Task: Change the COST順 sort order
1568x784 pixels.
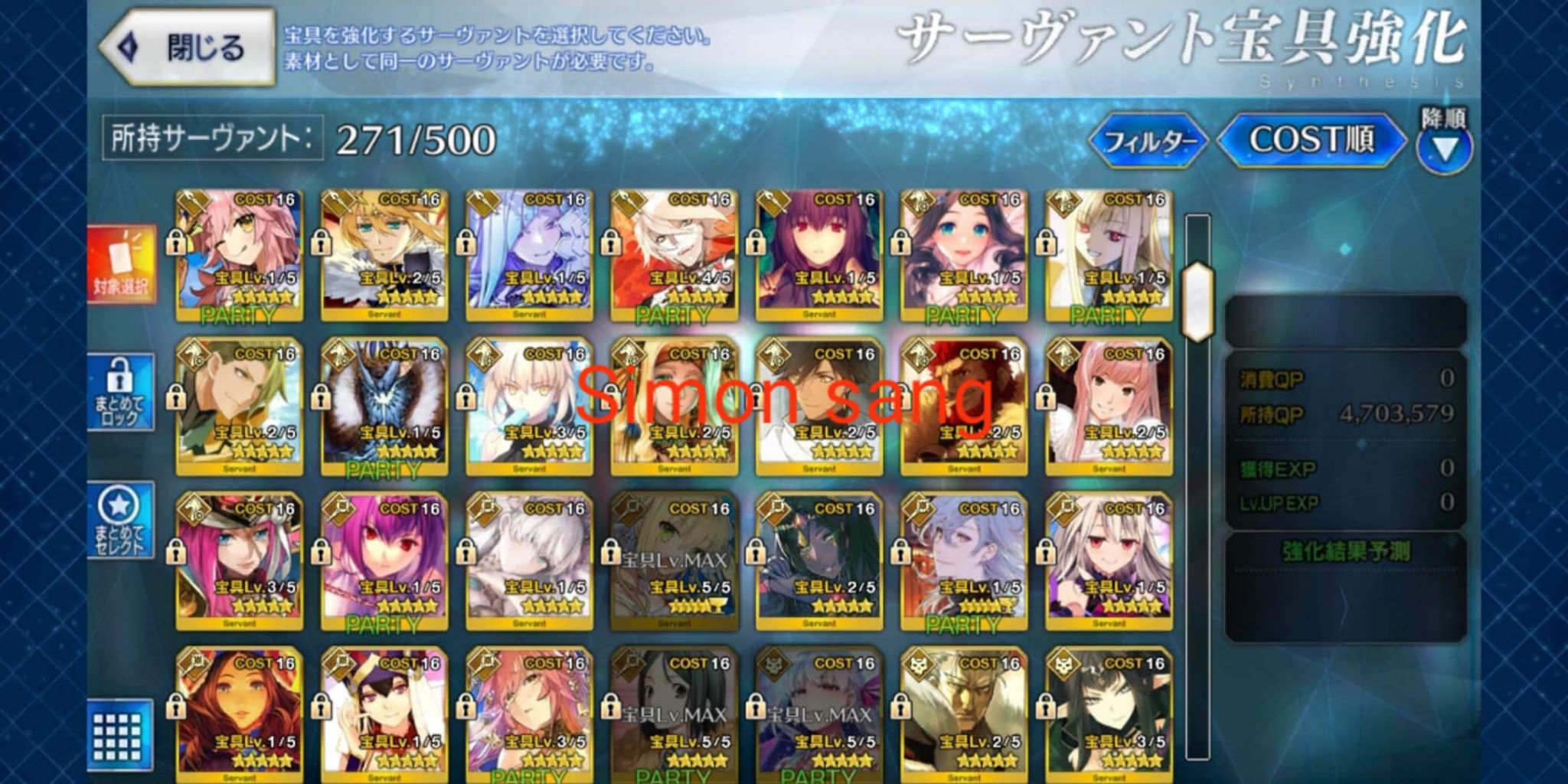Action: [x=1311, y=140]
